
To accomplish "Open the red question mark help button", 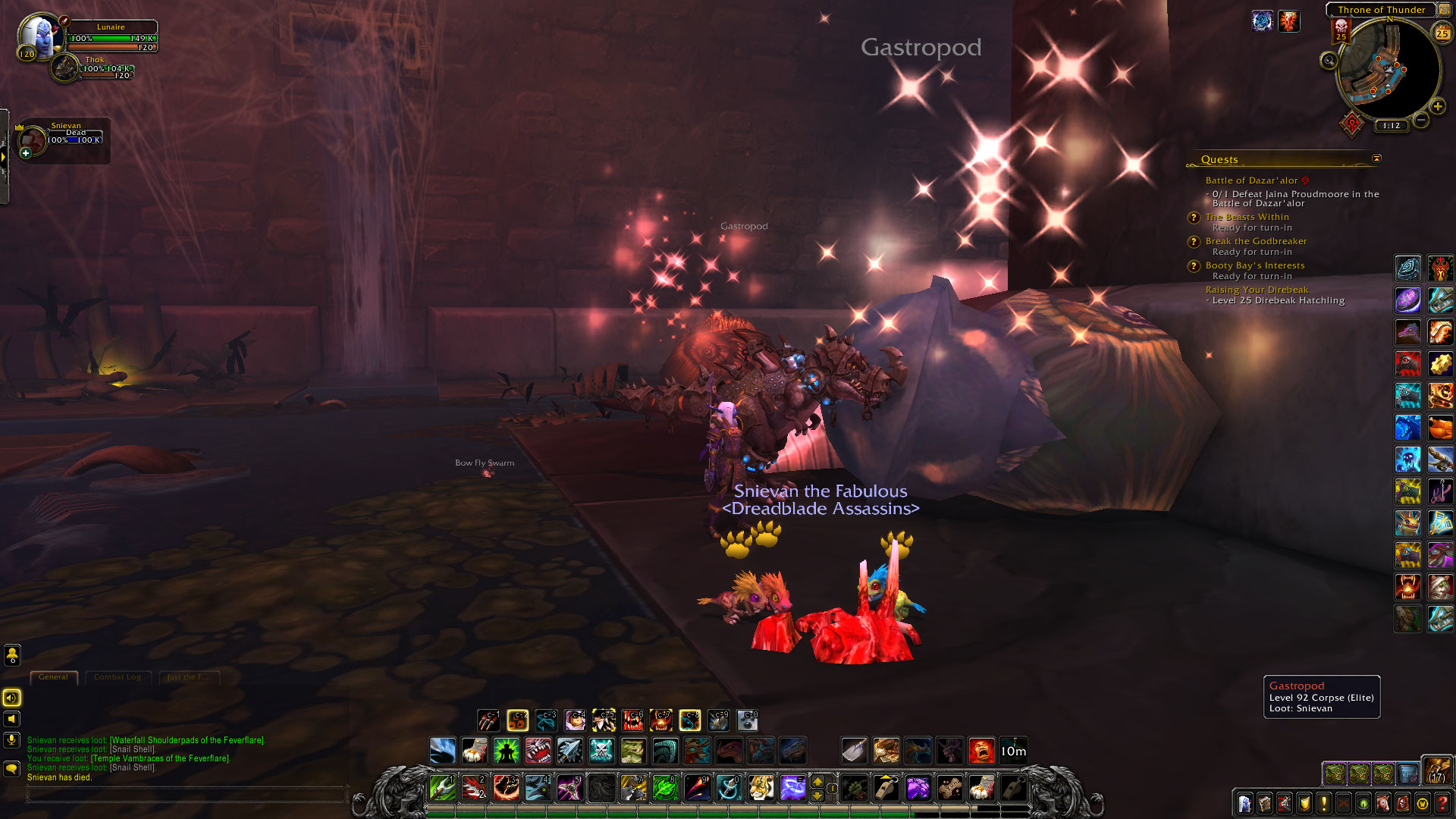I will 1442,803.
